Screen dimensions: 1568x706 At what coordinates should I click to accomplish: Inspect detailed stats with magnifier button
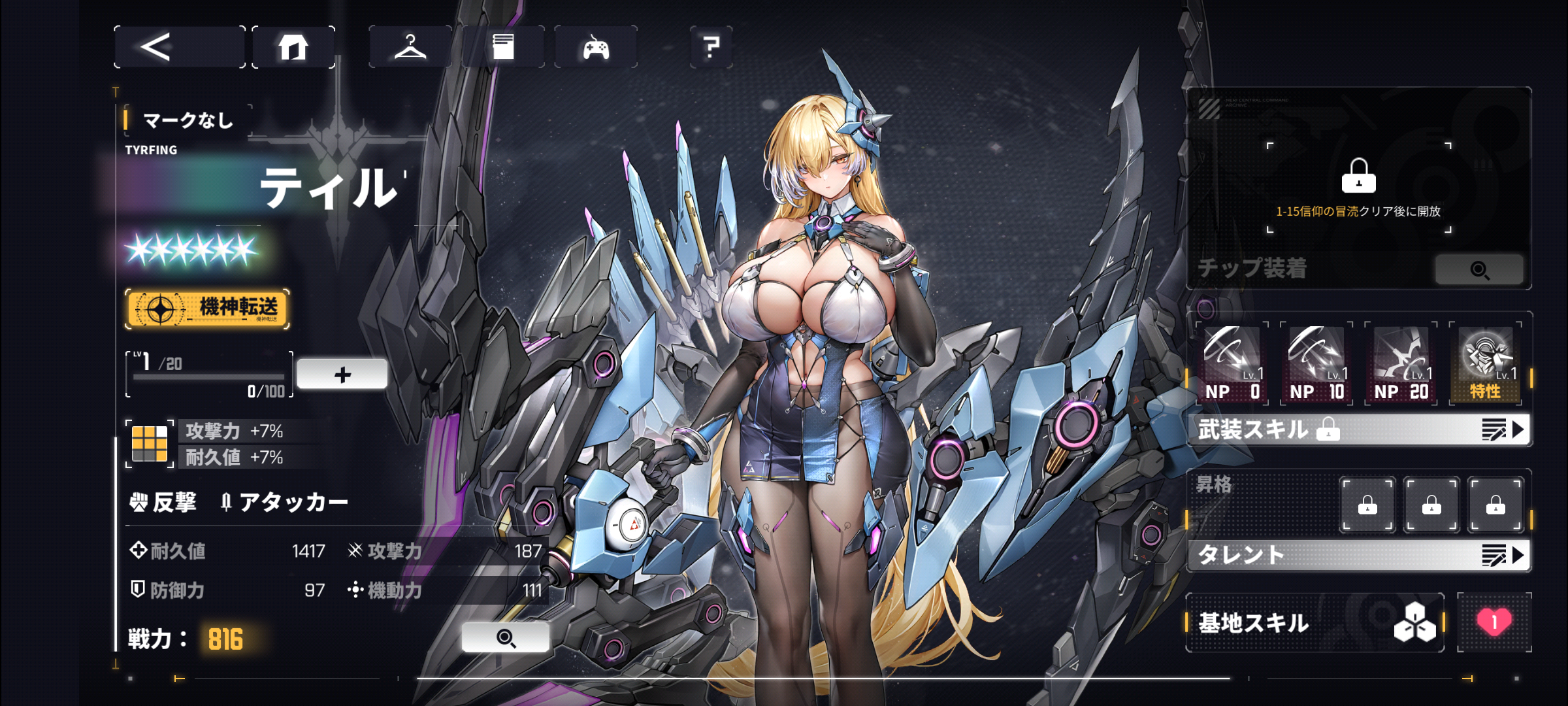(x=506, y=637)
